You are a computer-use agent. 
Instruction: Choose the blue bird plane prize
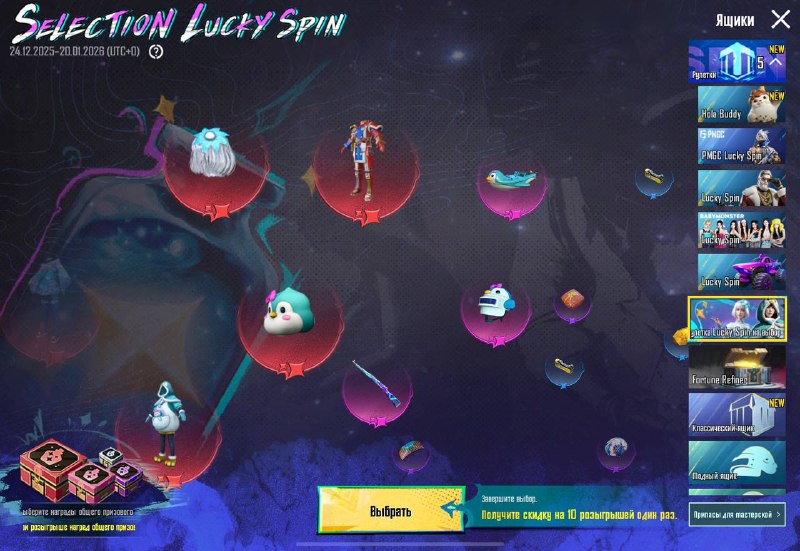tap(510, 179)
